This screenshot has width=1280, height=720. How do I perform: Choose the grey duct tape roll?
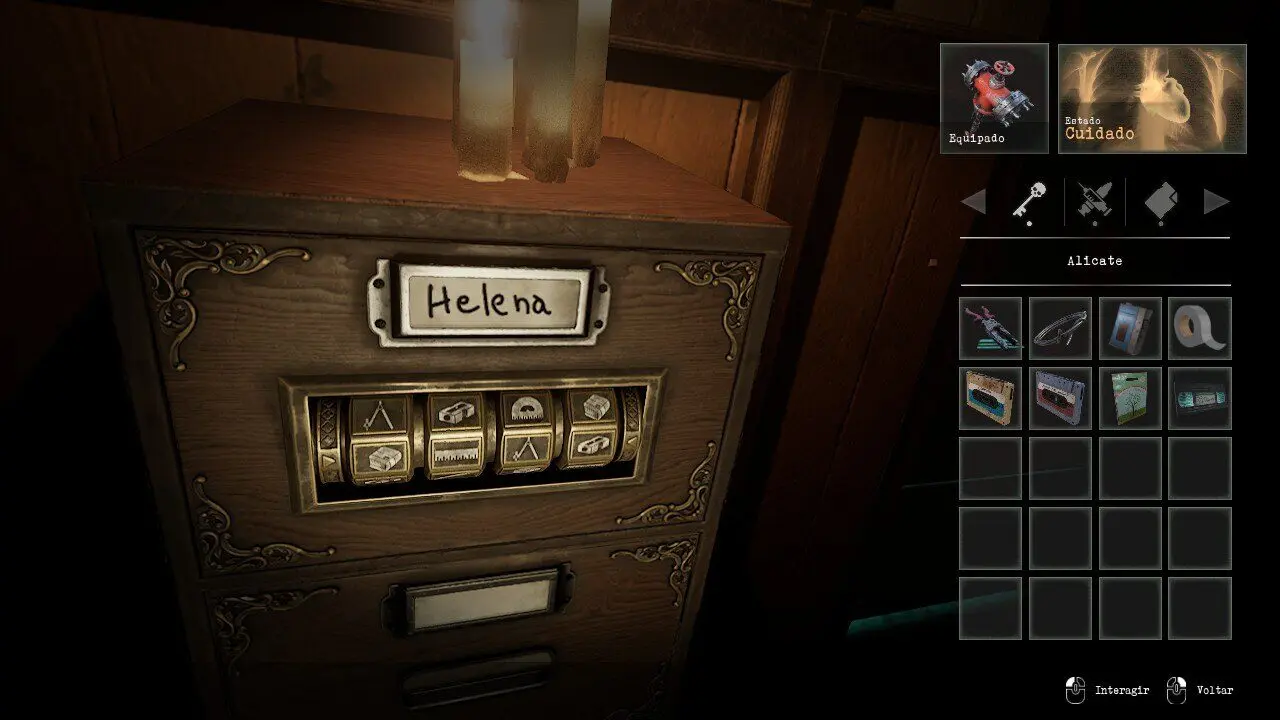click(1200, 329)
